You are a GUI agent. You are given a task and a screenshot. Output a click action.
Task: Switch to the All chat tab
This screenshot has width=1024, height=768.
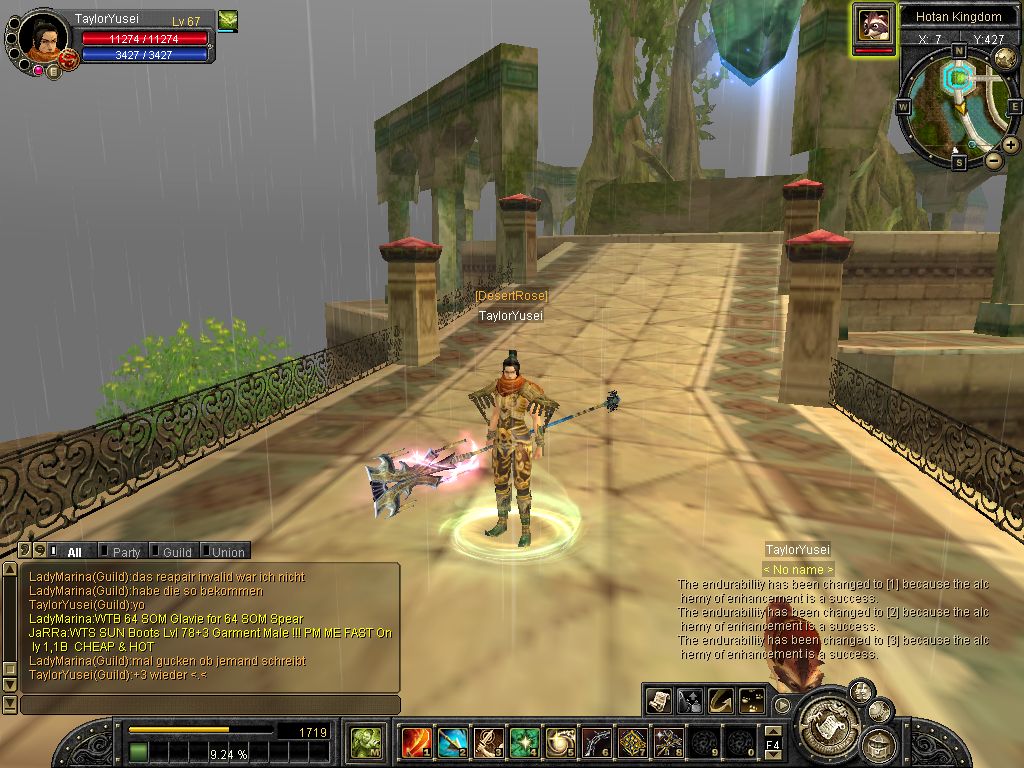click(x=74, y=551)
